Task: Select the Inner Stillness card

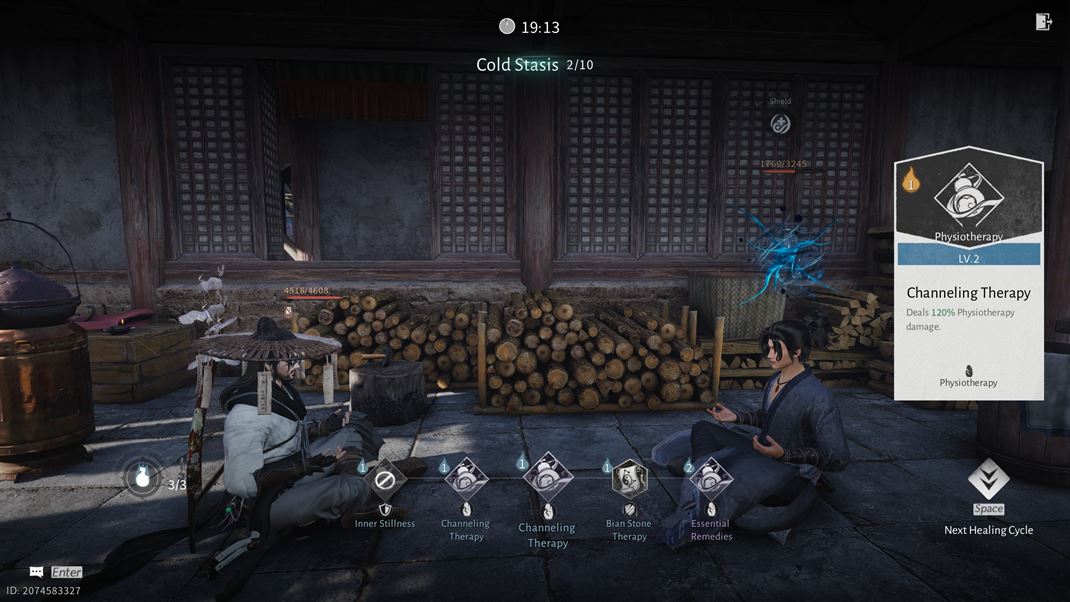Action: 384,480
